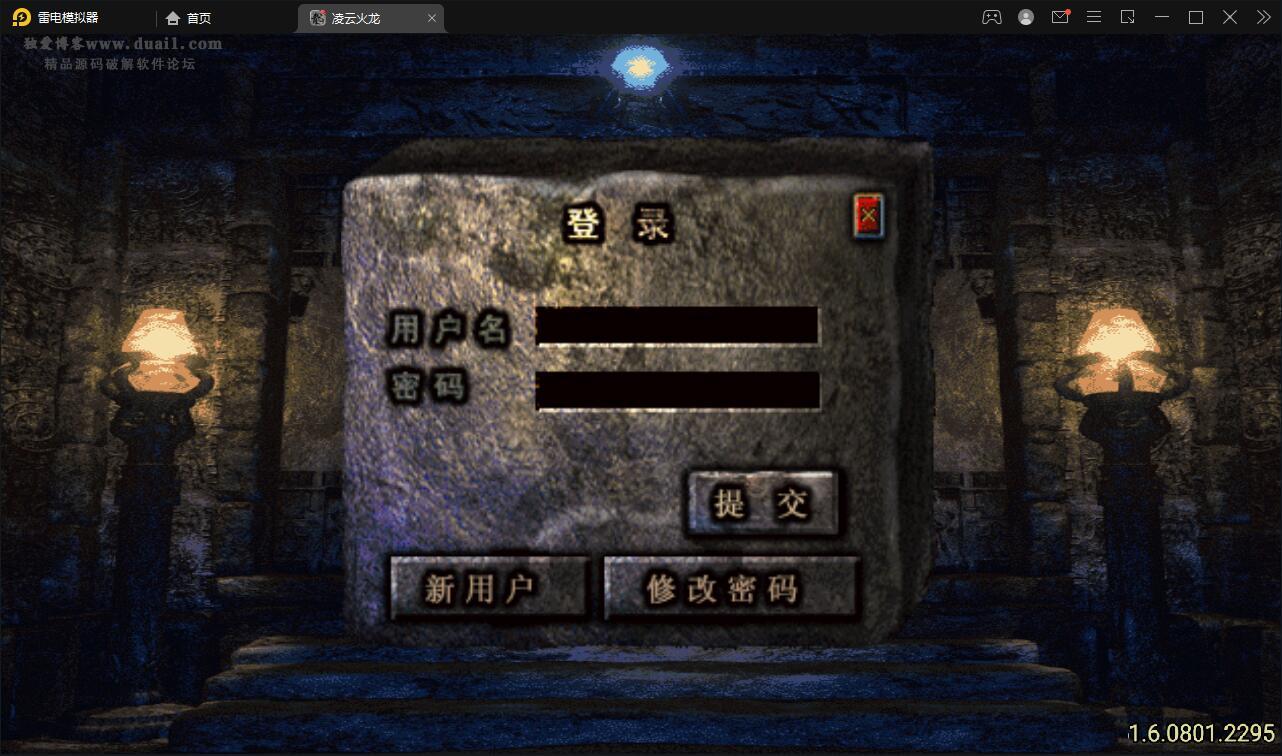
Task: Click the game icon on the 凌云火龙 tab
Action: (x=316, y=17)
